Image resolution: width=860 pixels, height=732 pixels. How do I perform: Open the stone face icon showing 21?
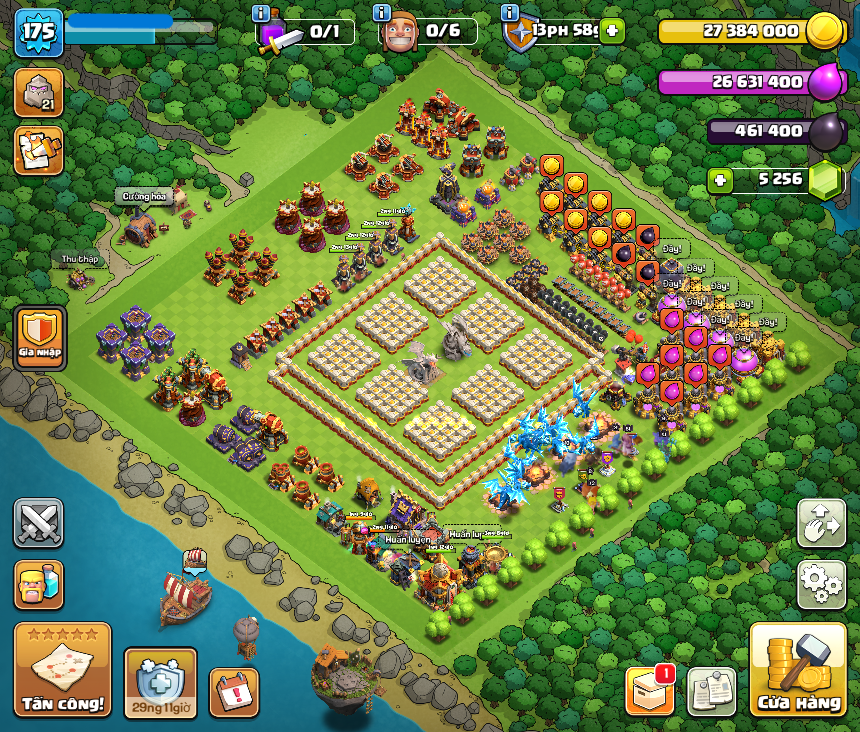38,93
